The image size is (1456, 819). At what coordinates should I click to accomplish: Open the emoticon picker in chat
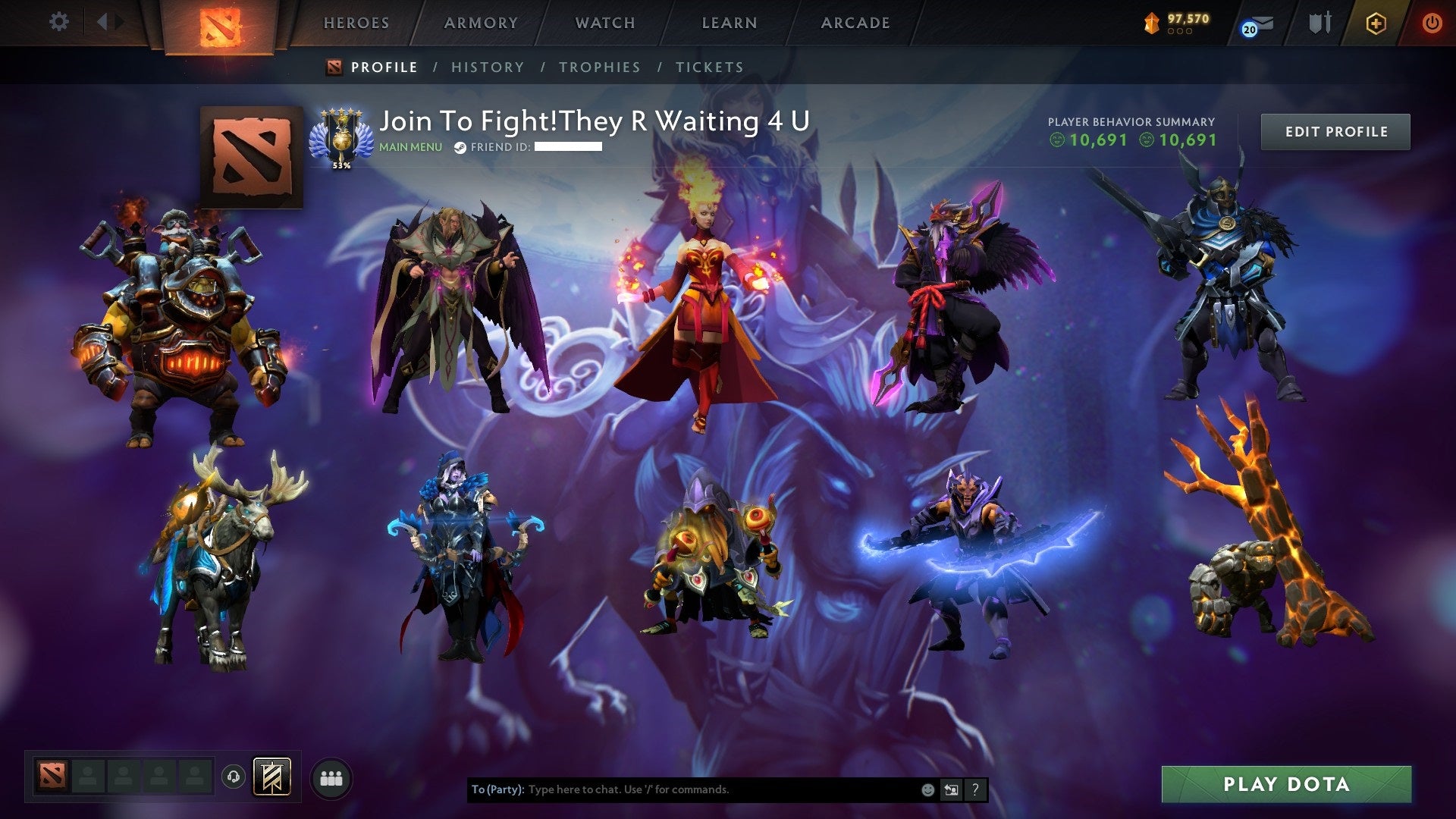pos(927,789)
